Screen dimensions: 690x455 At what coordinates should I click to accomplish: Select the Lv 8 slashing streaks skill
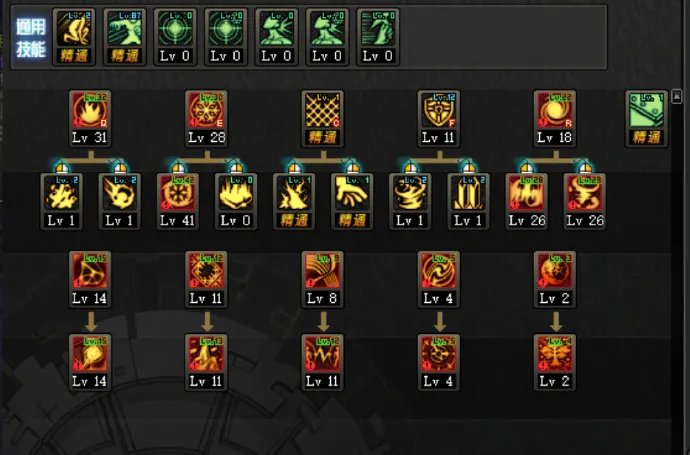click(x=322, y=272)
